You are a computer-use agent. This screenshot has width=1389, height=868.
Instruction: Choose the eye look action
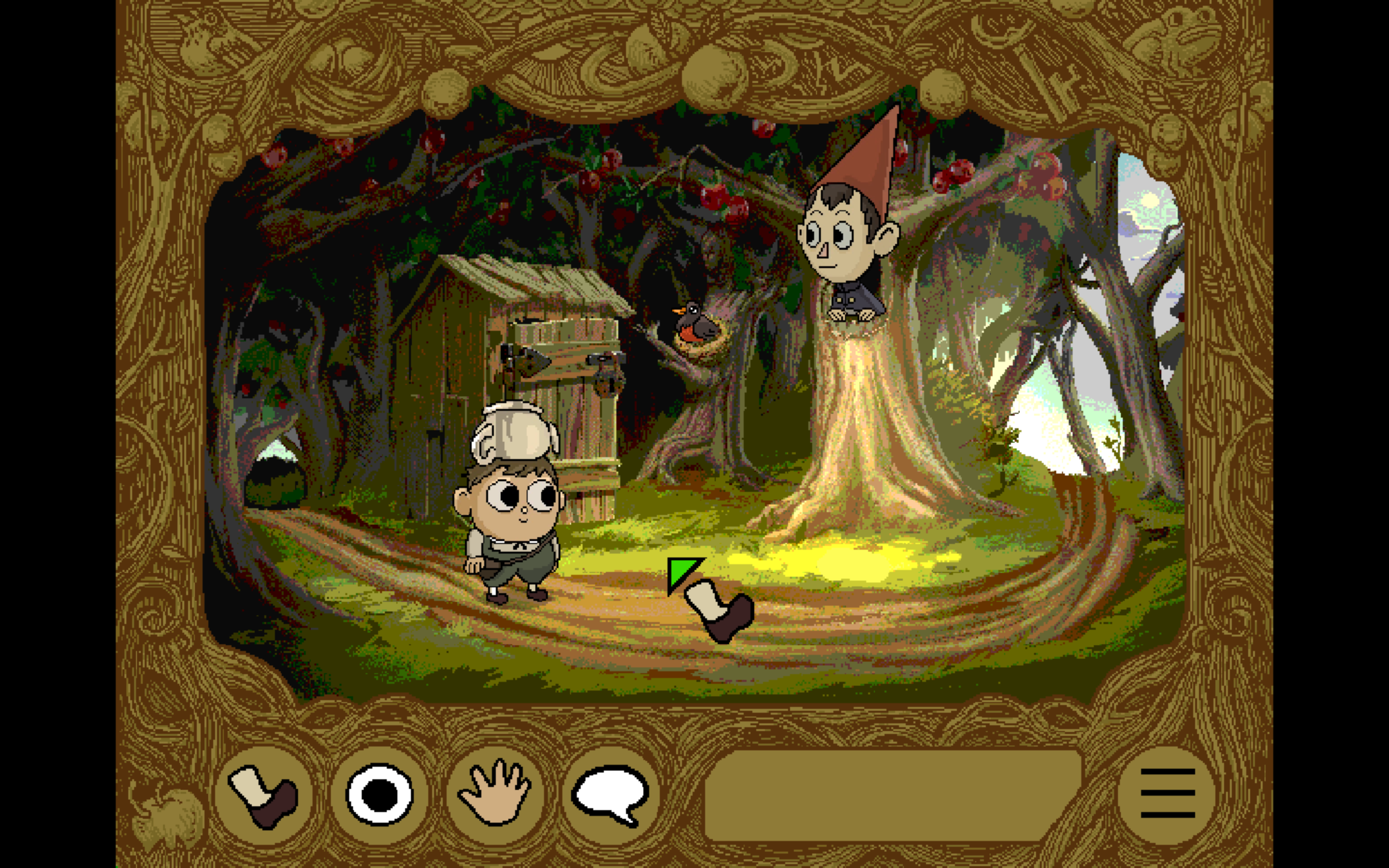[380, 795]
